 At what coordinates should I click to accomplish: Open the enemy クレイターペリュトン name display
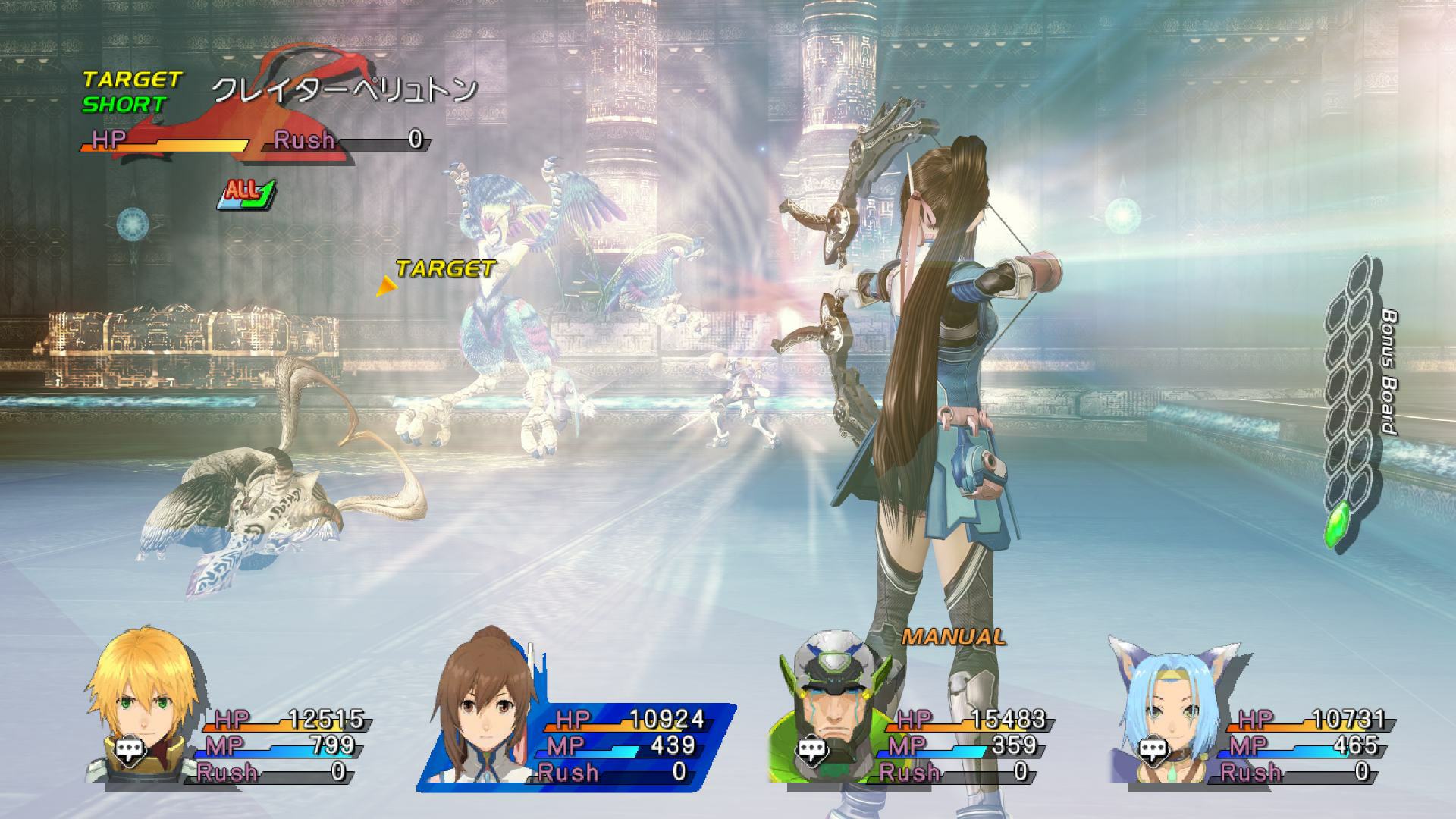[345, 89]
